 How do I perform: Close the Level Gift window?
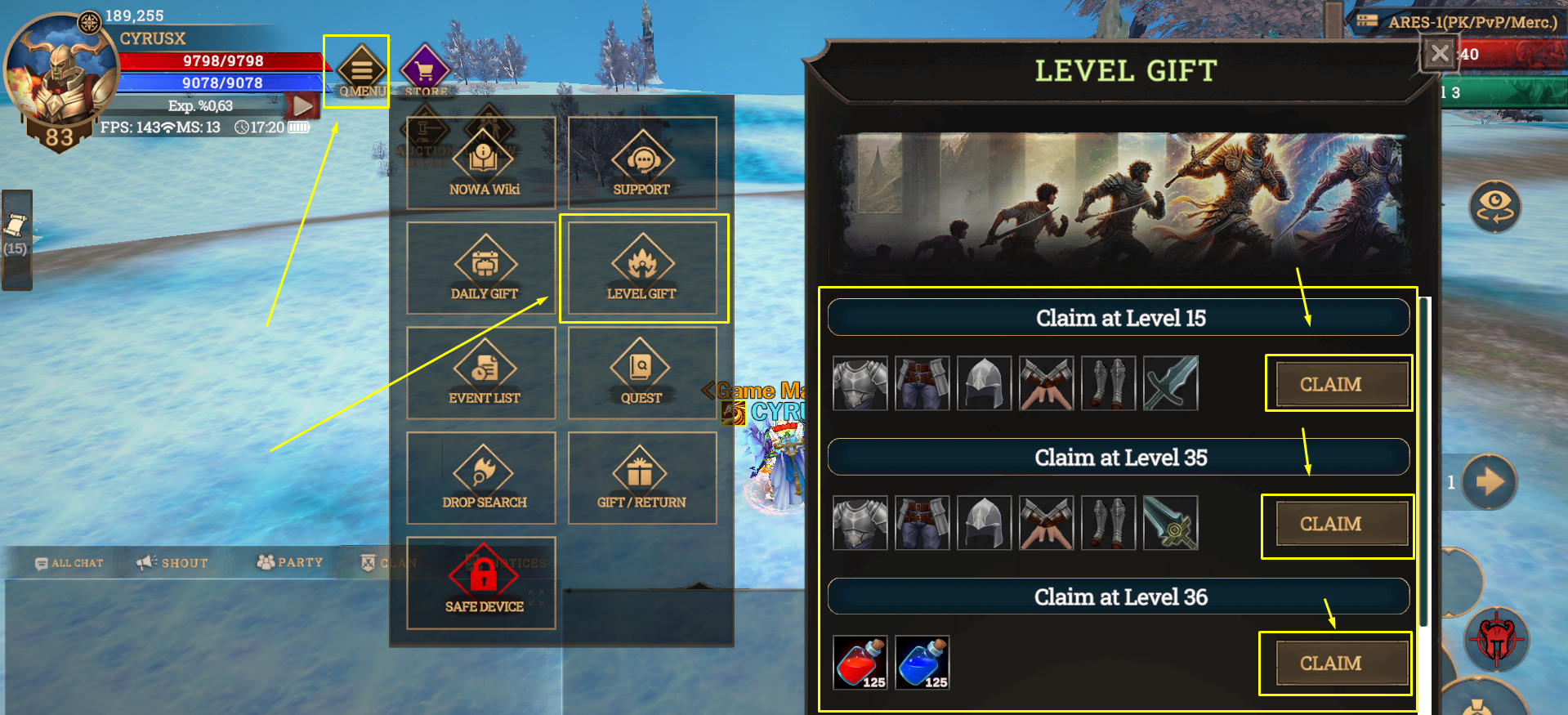[1439, 55]
